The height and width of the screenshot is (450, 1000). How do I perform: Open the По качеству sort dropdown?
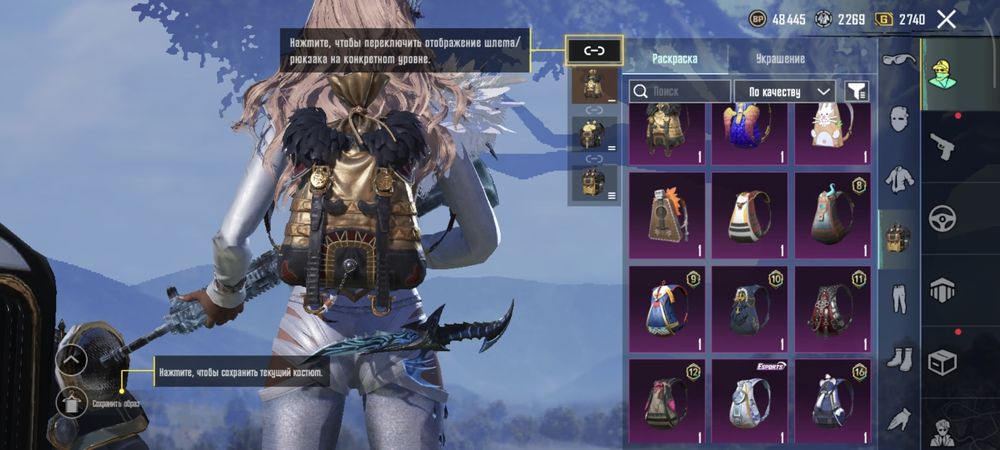click(785, 91)
